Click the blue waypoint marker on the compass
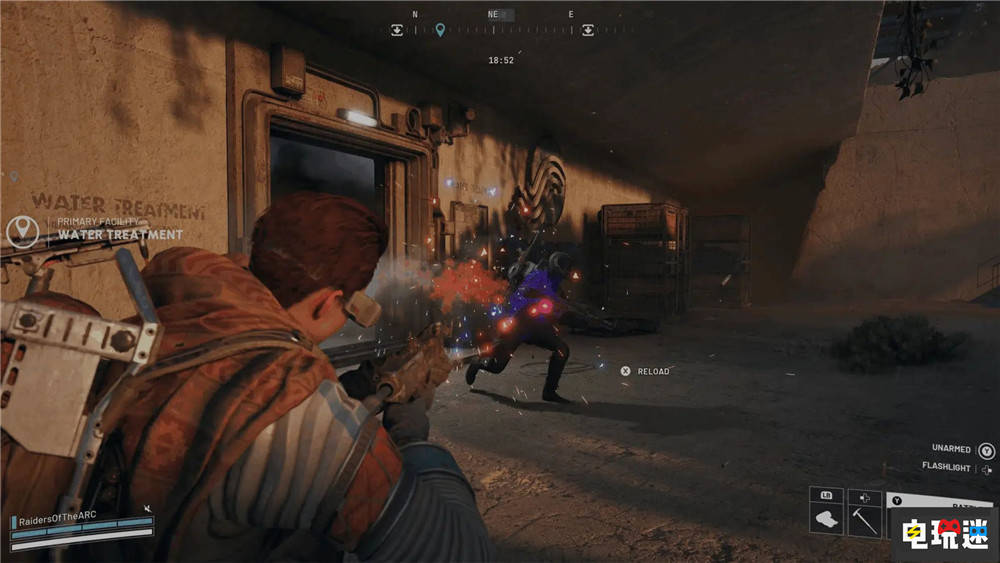 click(440, 30)
